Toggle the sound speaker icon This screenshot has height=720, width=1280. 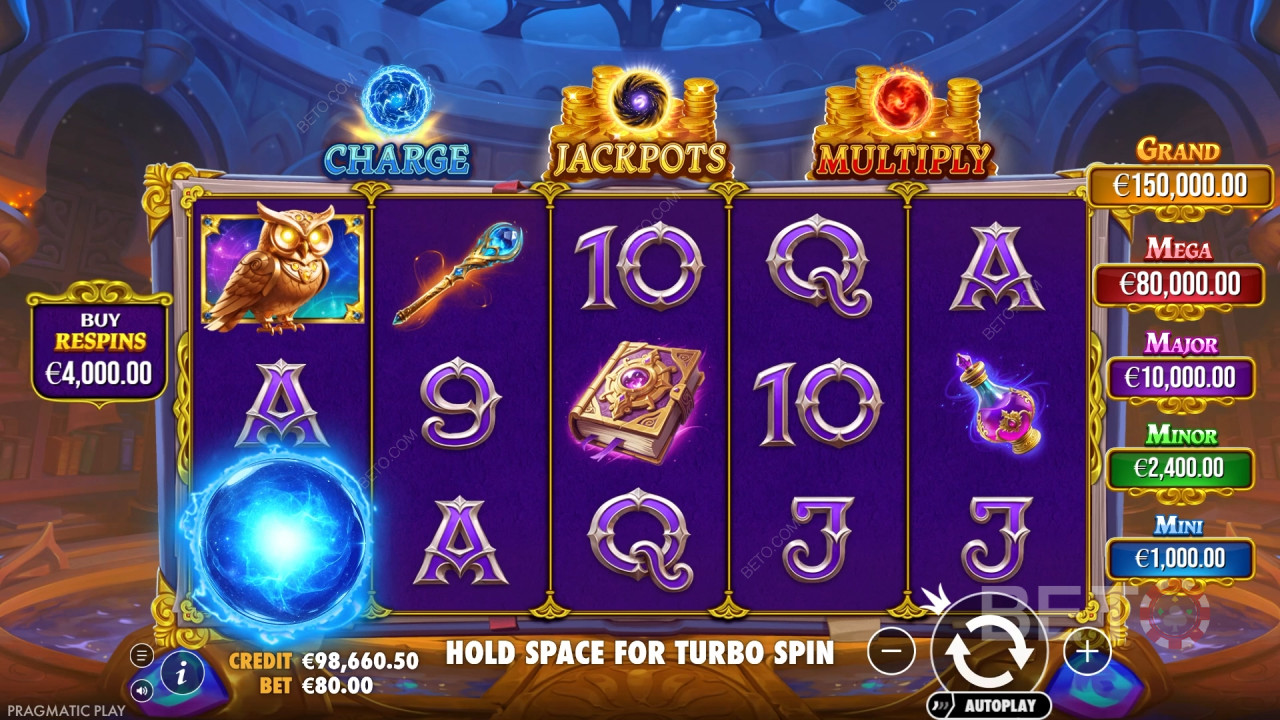pos(142,689)
